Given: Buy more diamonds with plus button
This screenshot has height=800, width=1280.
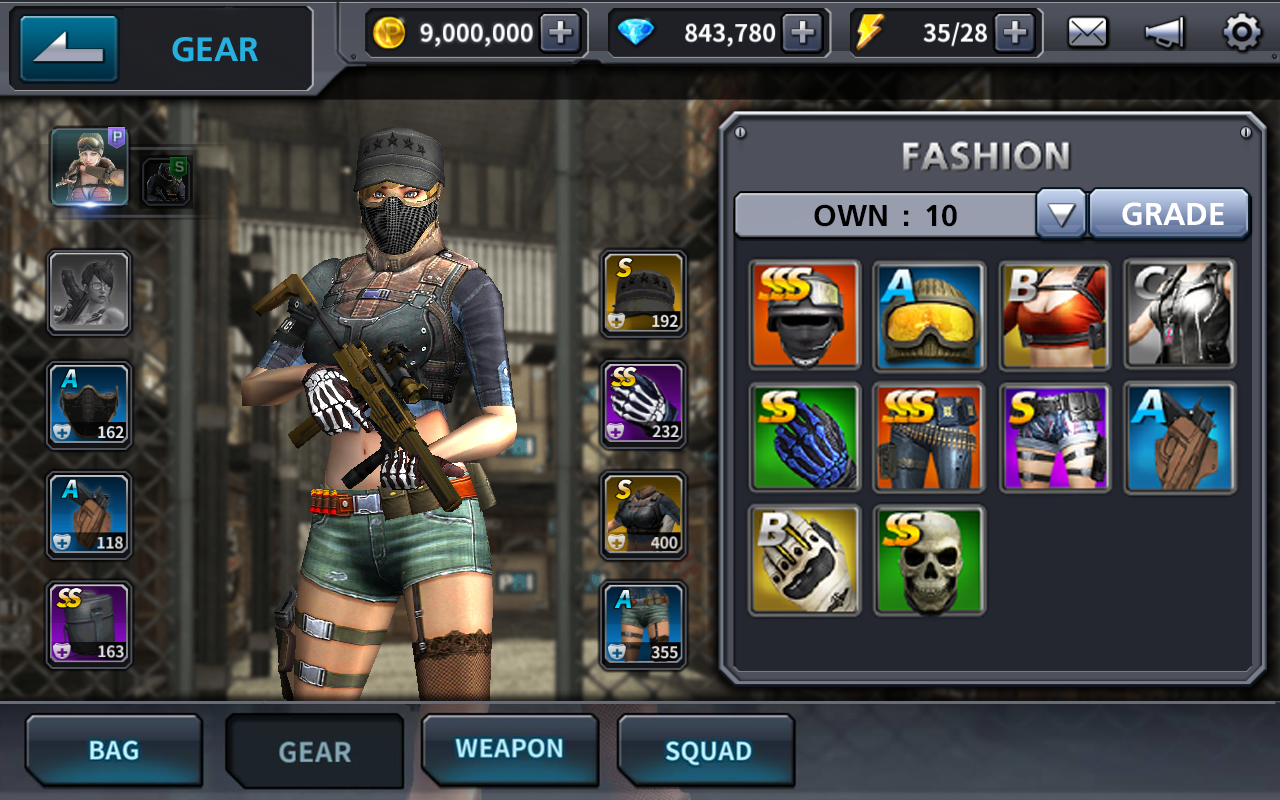Looking at the screenshot, I should pyautogui.click(x=803, y=33).
